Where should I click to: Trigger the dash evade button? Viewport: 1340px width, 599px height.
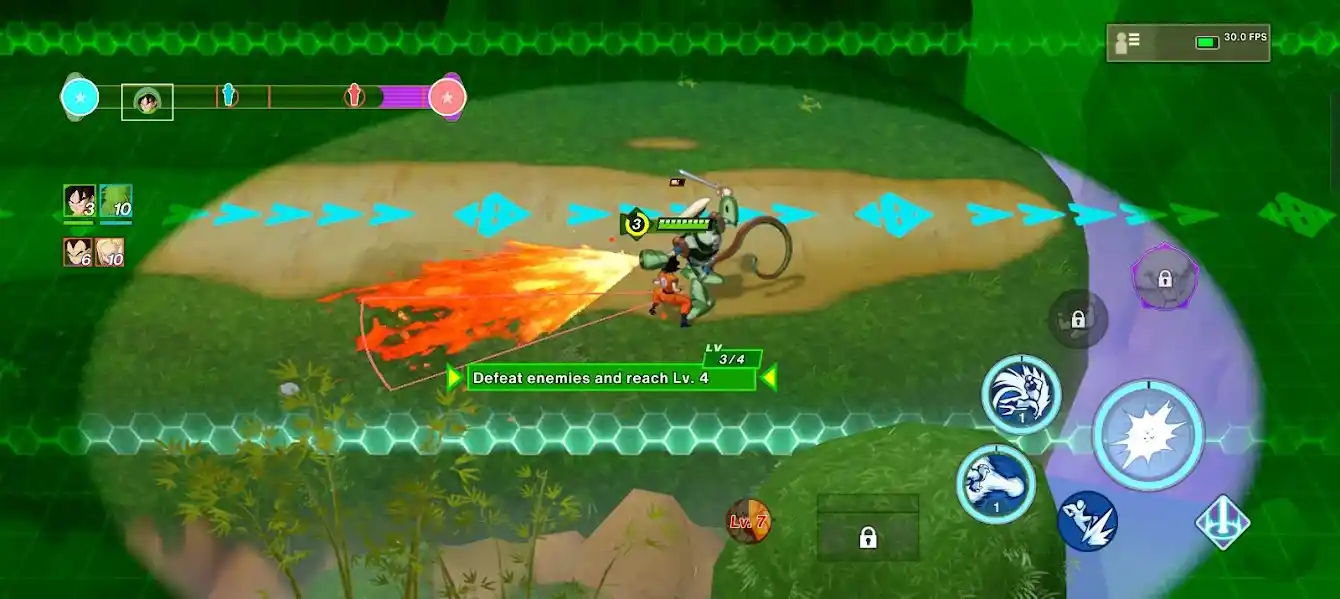[x=1087, y=521]
